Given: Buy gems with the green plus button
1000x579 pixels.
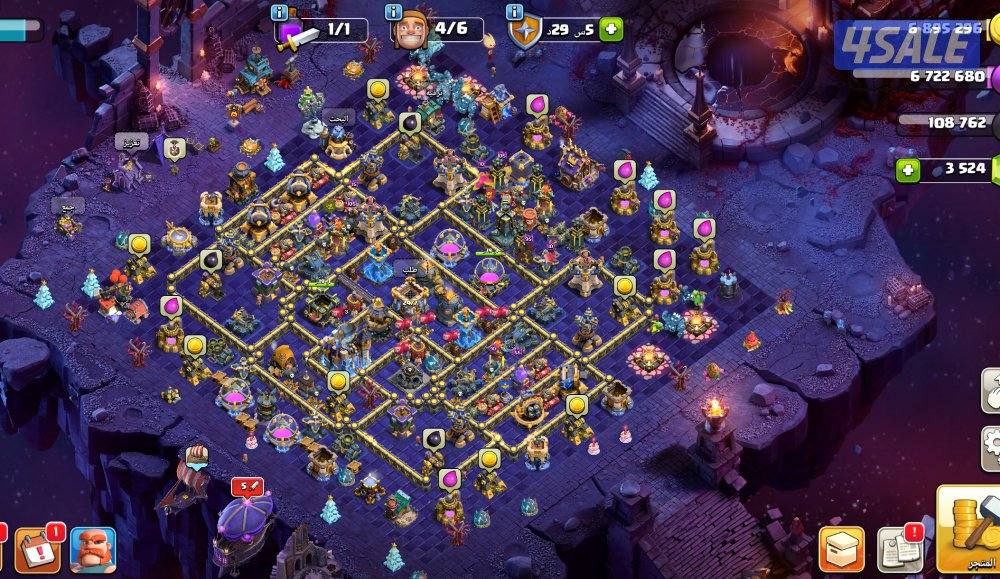Looking at the screenshot, I should click(908, 169).
